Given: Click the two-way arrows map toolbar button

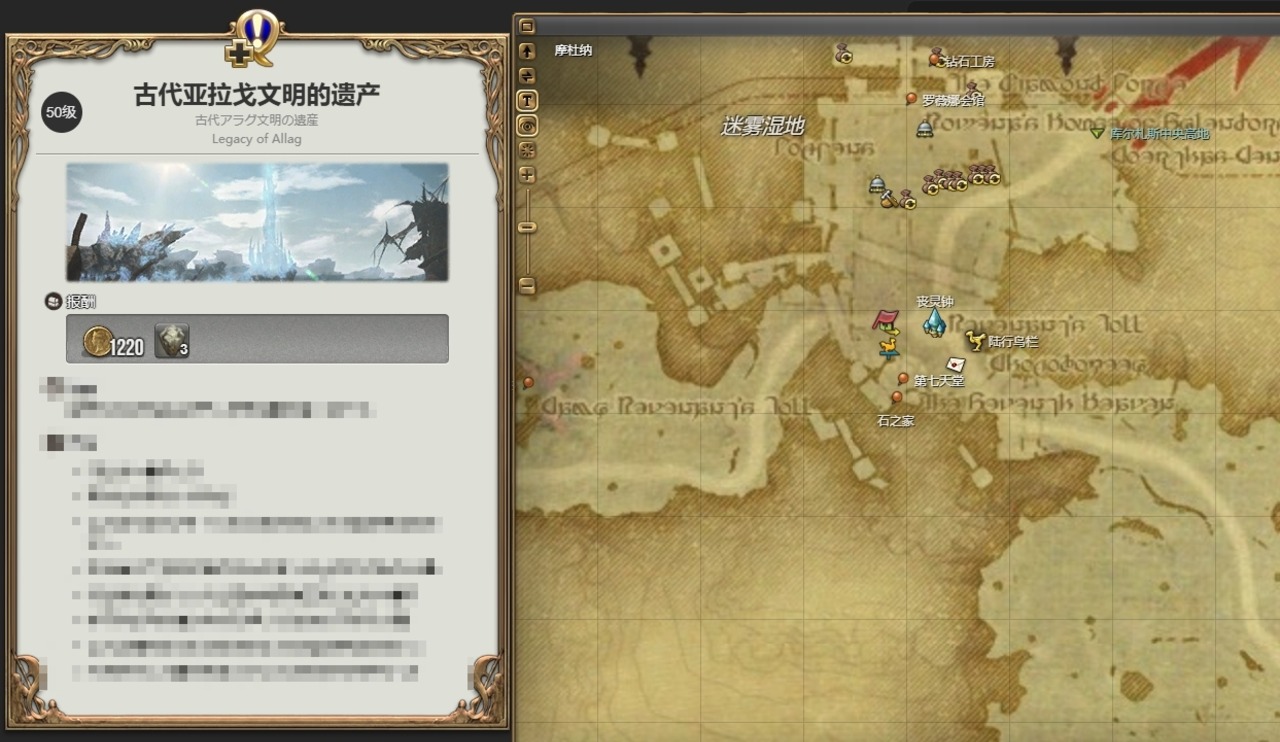Looking at the screenshot, I should pos(527,75).
